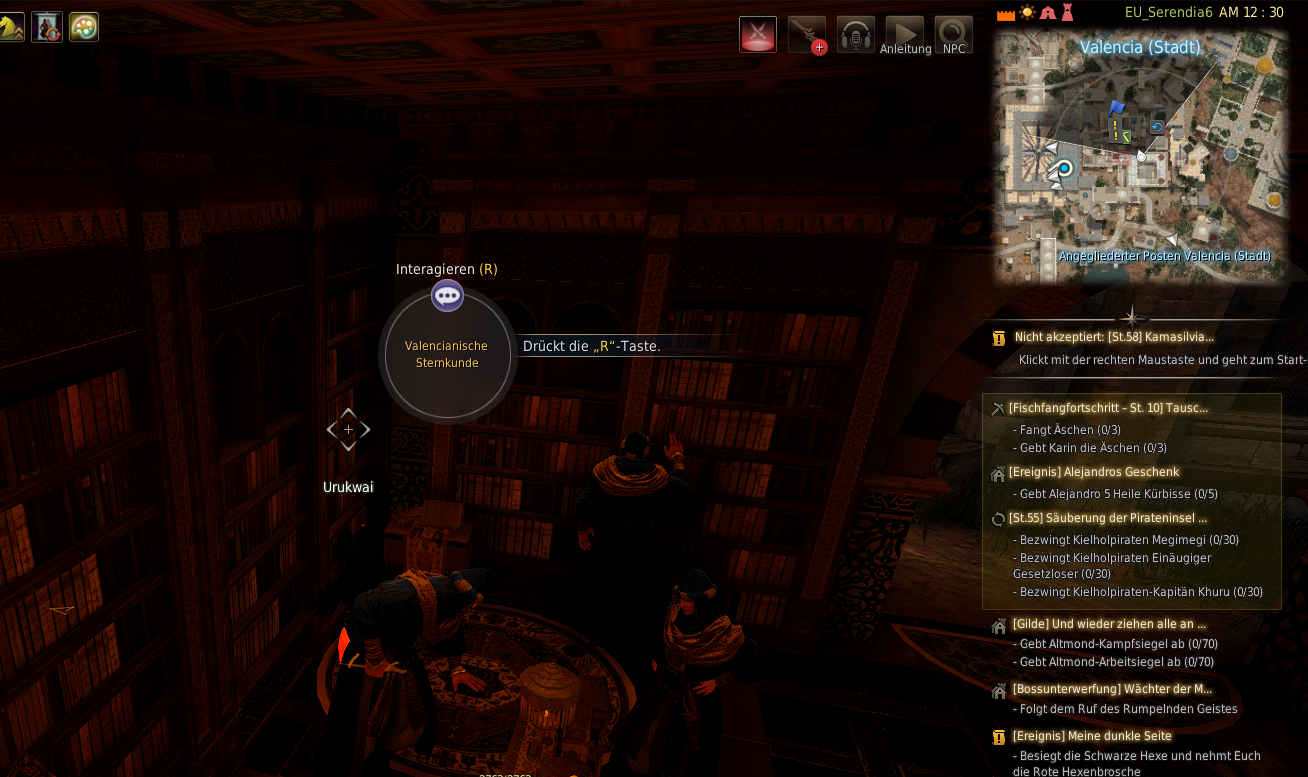This screenshot has height=777, width=1308.
Task: Open Säuberung der Pirateninsel quest entry
Action: point(1108,518)
